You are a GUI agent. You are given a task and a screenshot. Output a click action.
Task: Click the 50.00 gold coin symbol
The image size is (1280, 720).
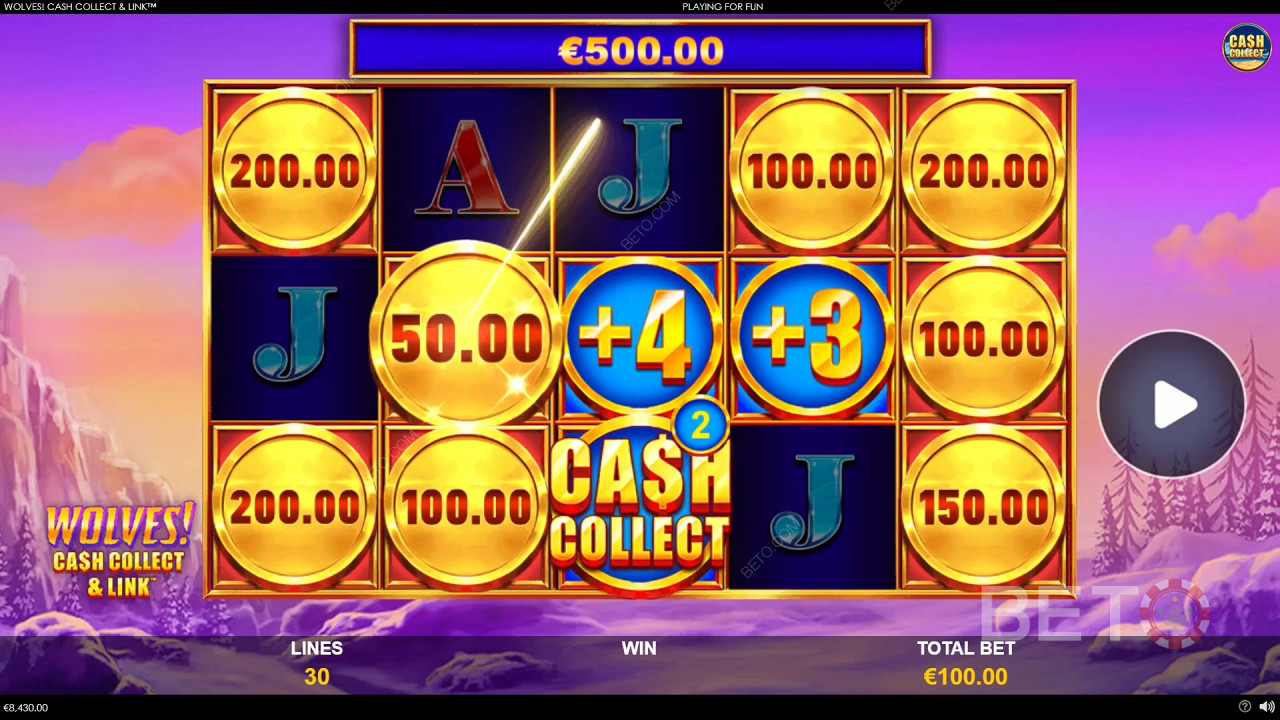click(x=463, y=335)
